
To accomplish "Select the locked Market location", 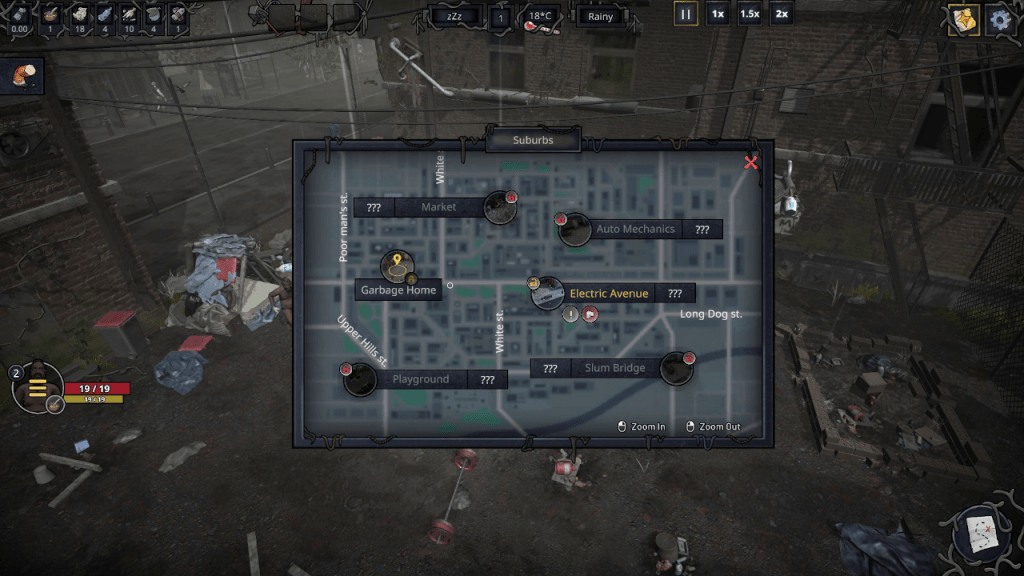I will pos(499,207).
